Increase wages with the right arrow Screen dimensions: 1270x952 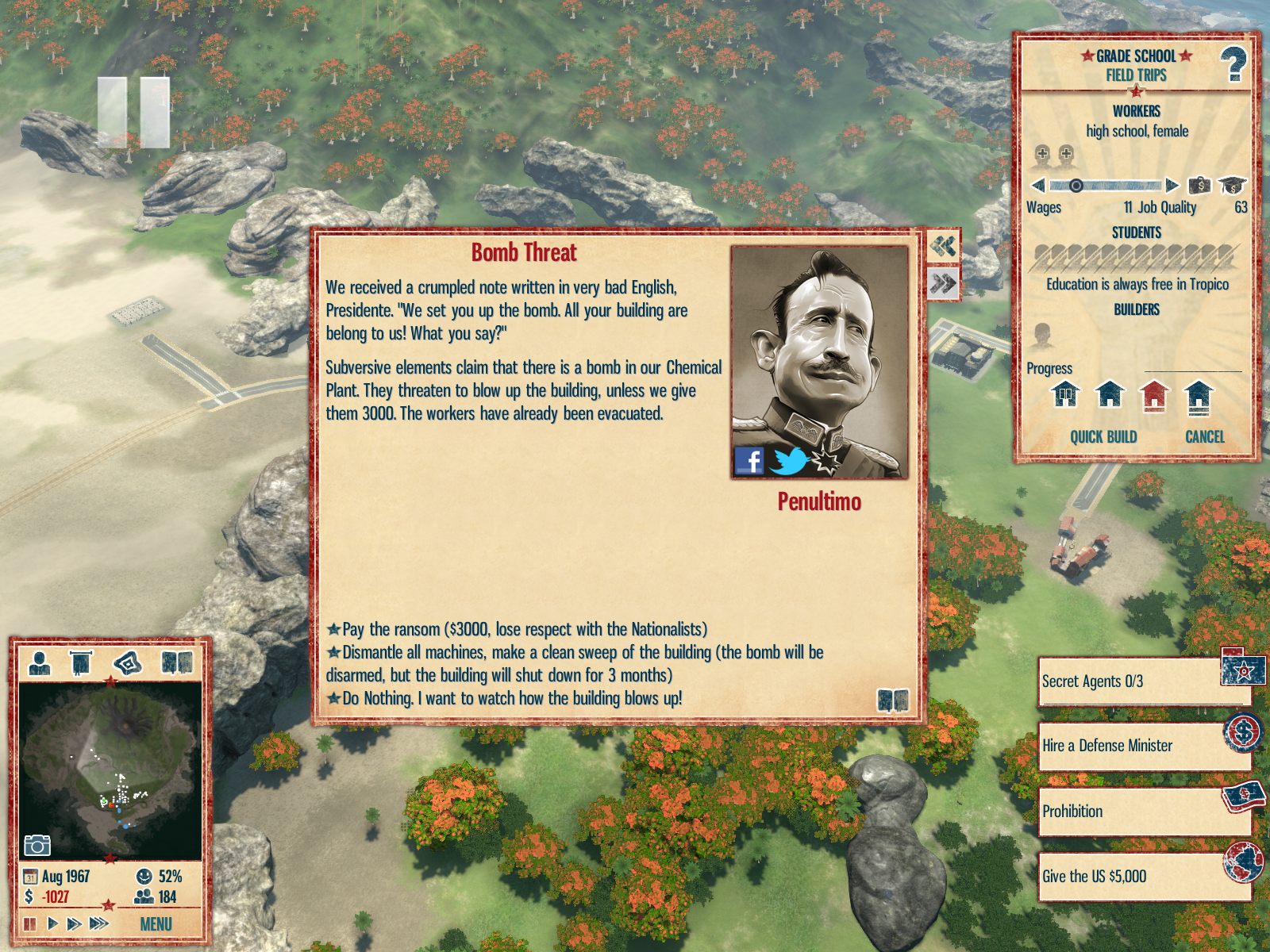click(x=1172, y=186)
